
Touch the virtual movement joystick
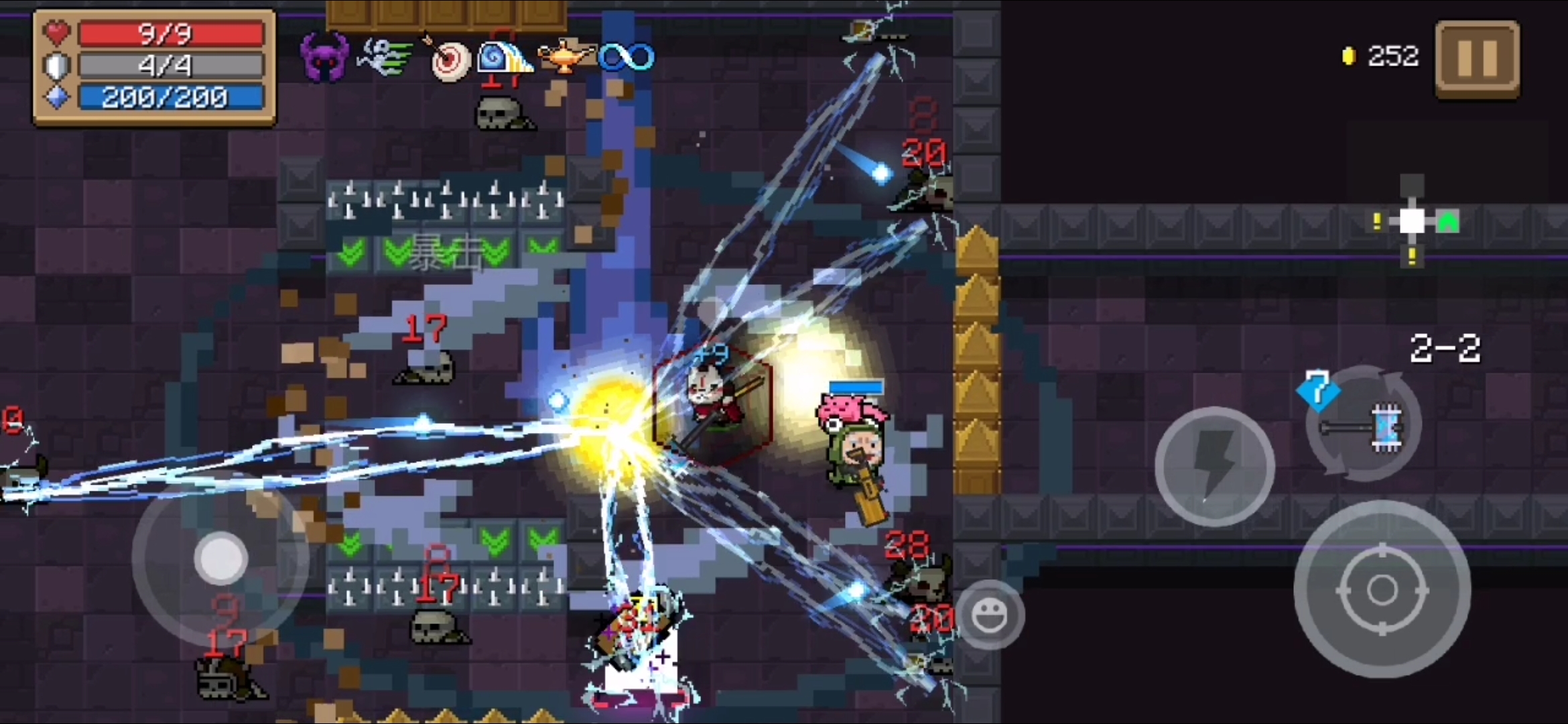point(220,558)
